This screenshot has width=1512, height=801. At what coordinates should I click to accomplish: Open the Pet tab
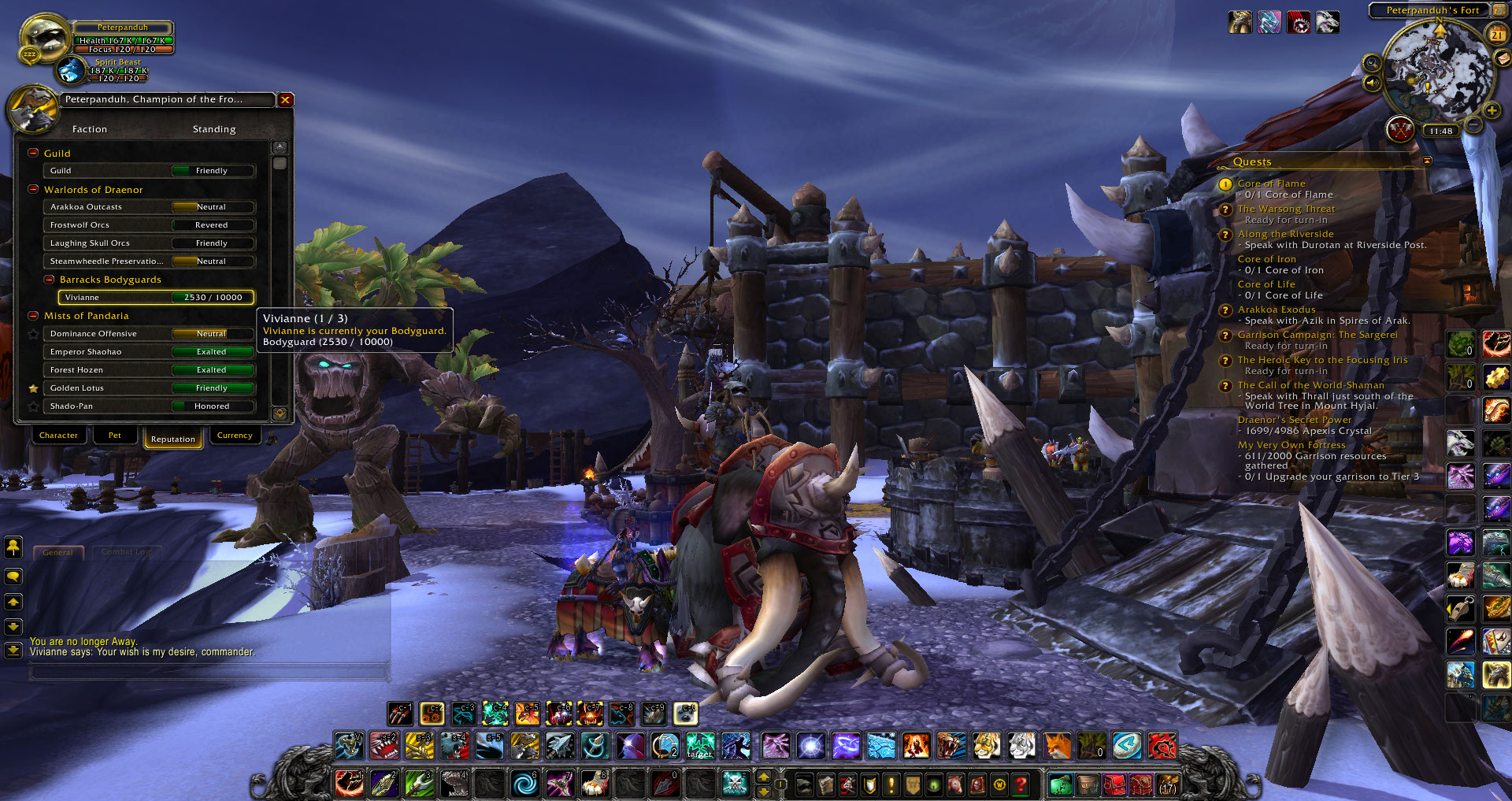pyautogui.click(x=115, y=436)
